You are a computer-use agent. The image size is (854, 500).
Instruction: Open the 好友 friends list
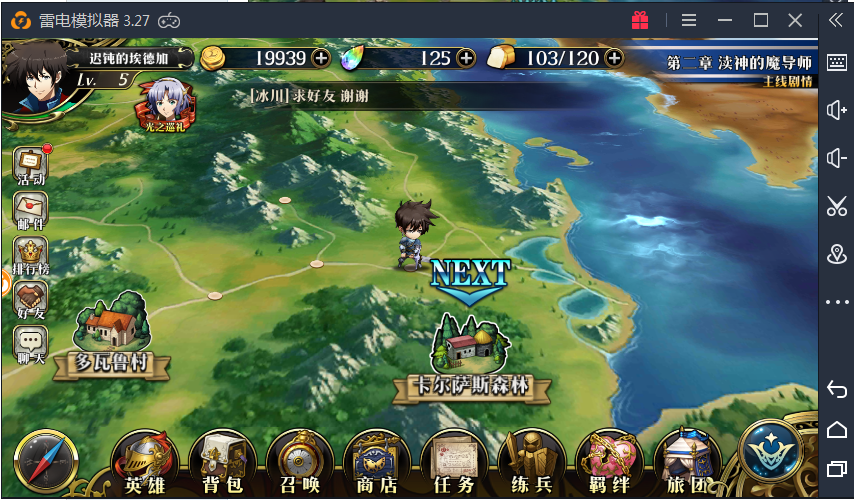30,300
